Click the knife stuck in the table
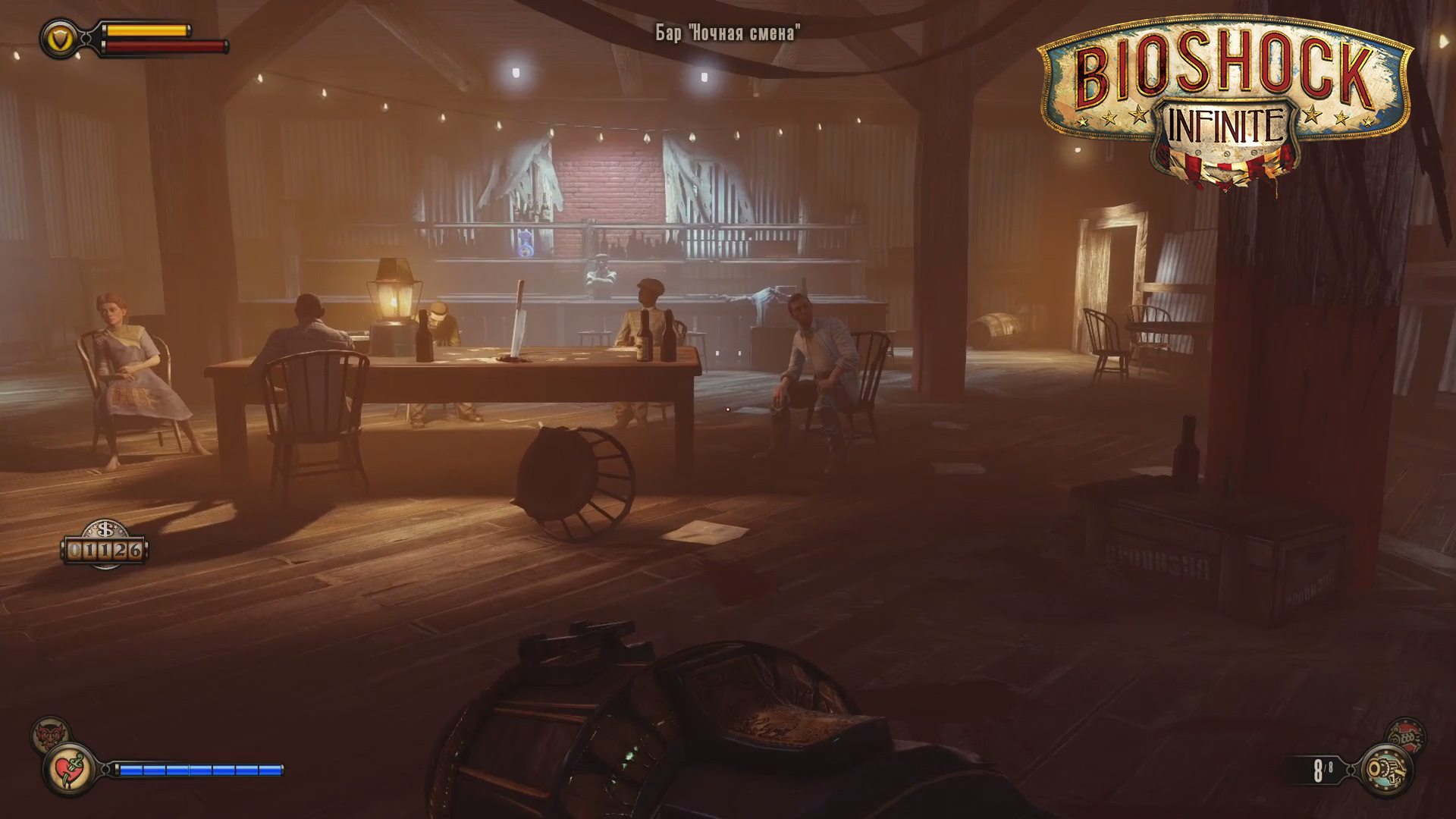 (519, 318)
